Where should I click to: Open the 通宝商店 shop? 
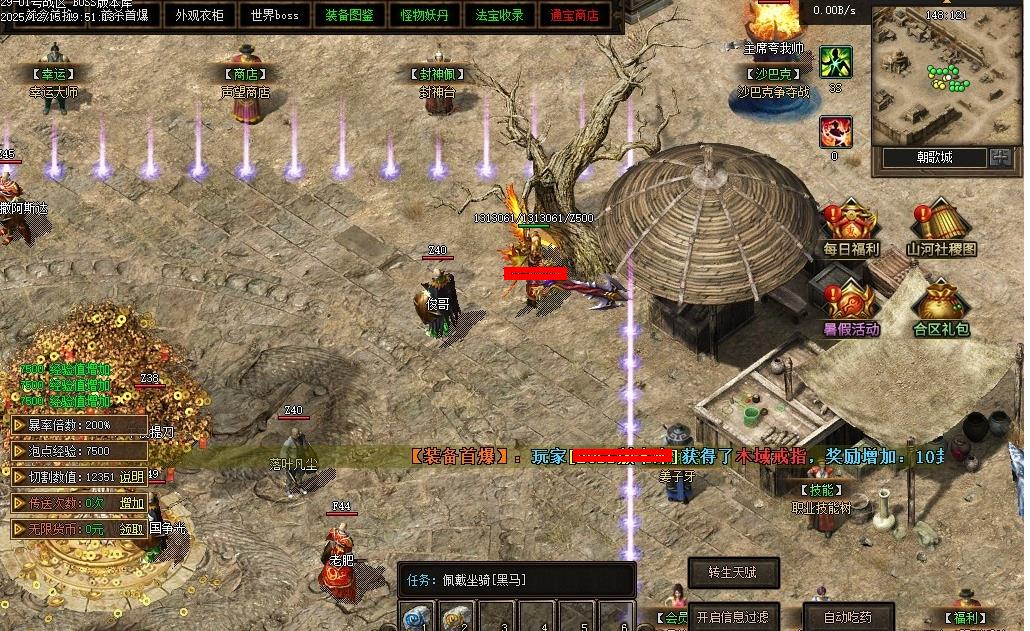pyautogui.click(x=575, y=15)
